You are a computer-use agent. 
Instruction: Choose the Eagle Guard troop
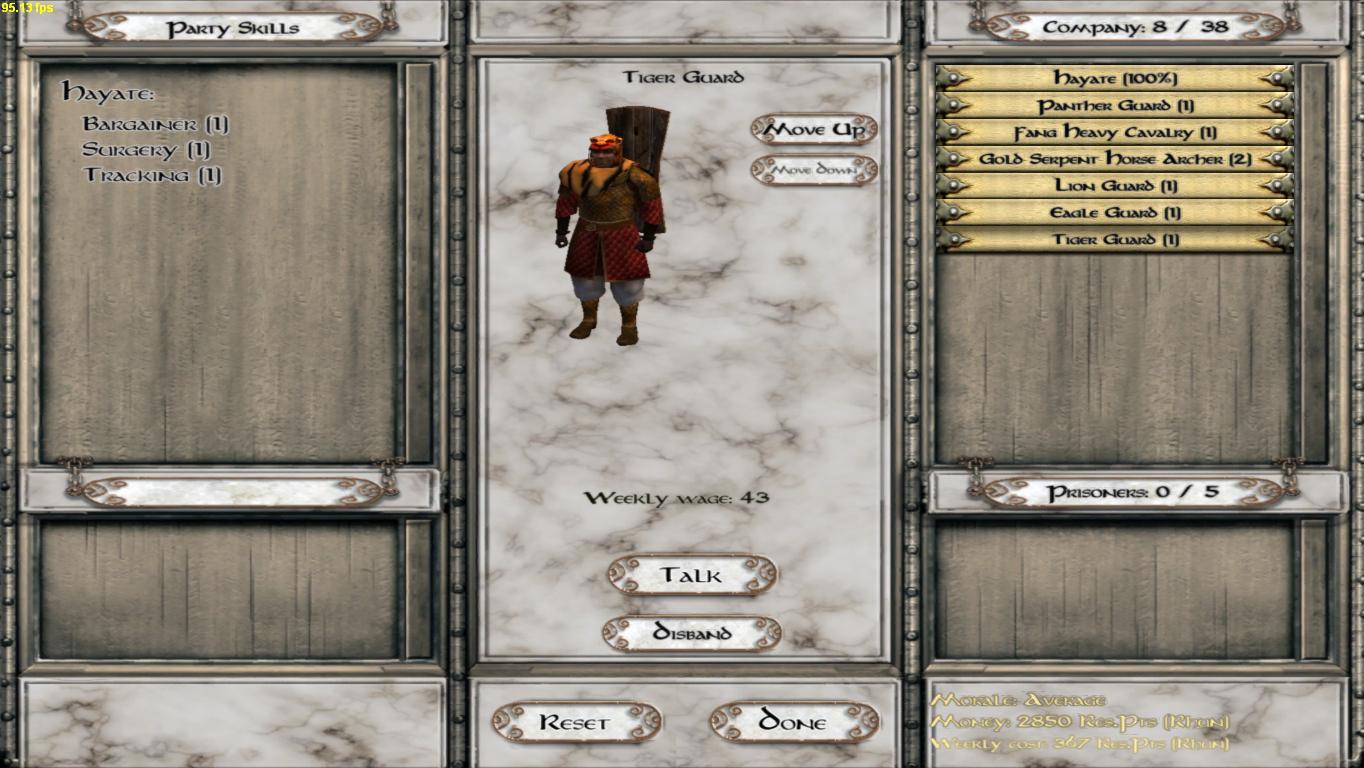click(1114, 213)
